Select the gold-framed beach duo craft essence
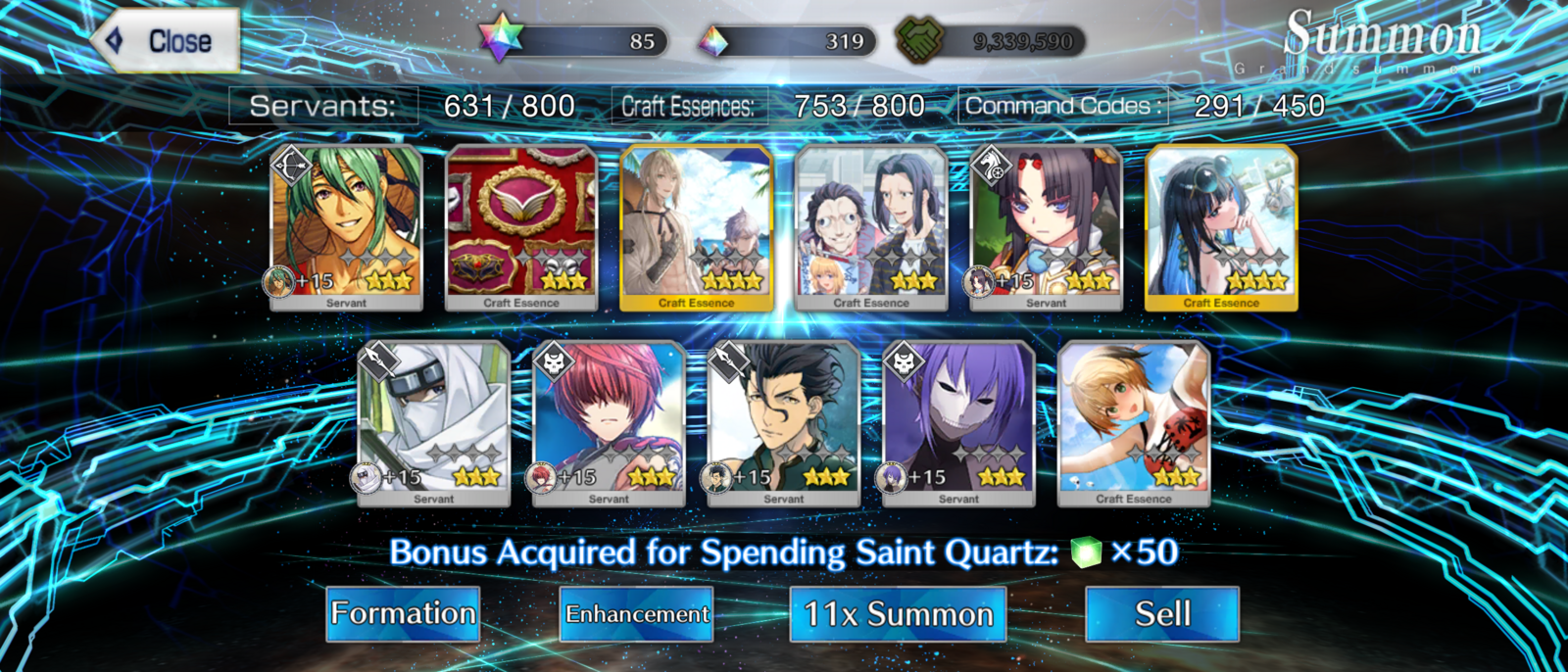1568x672 pixels. point(697,227)
